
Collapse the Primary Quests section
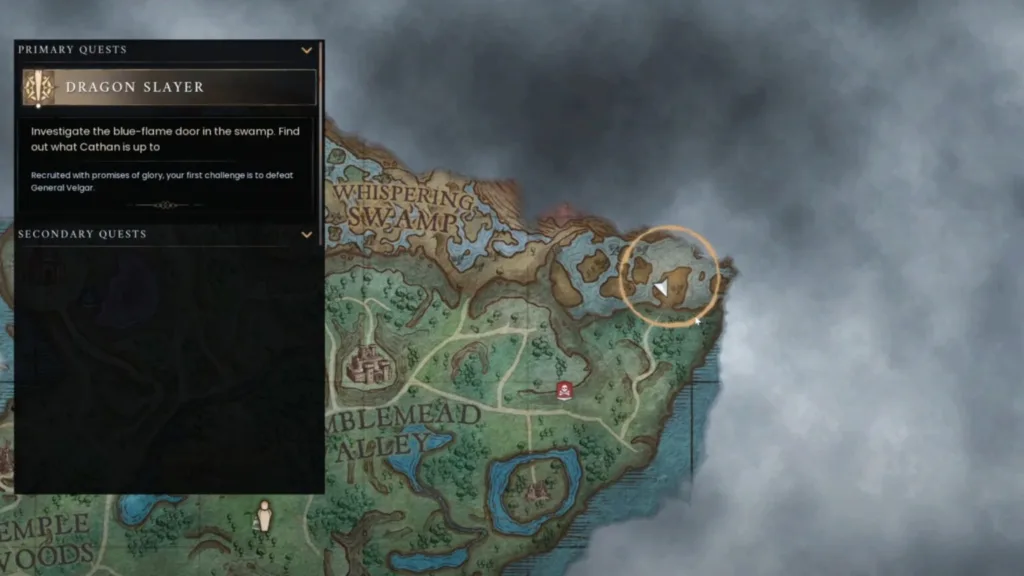[307, 50]
